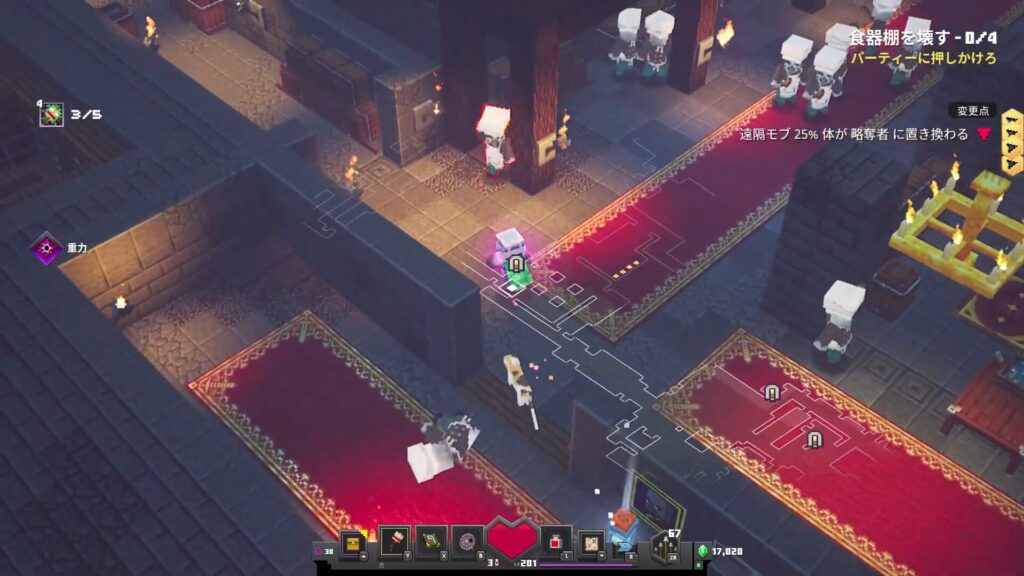Select the 重力 gravity enchantment icon

tap(46, 247)
